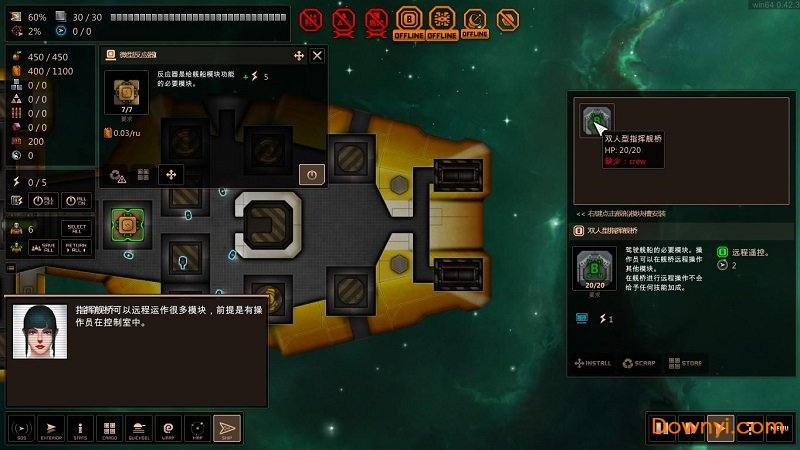
Task: Install the selected bridge module
Action: pyautogui.click(x=592, y=363)
